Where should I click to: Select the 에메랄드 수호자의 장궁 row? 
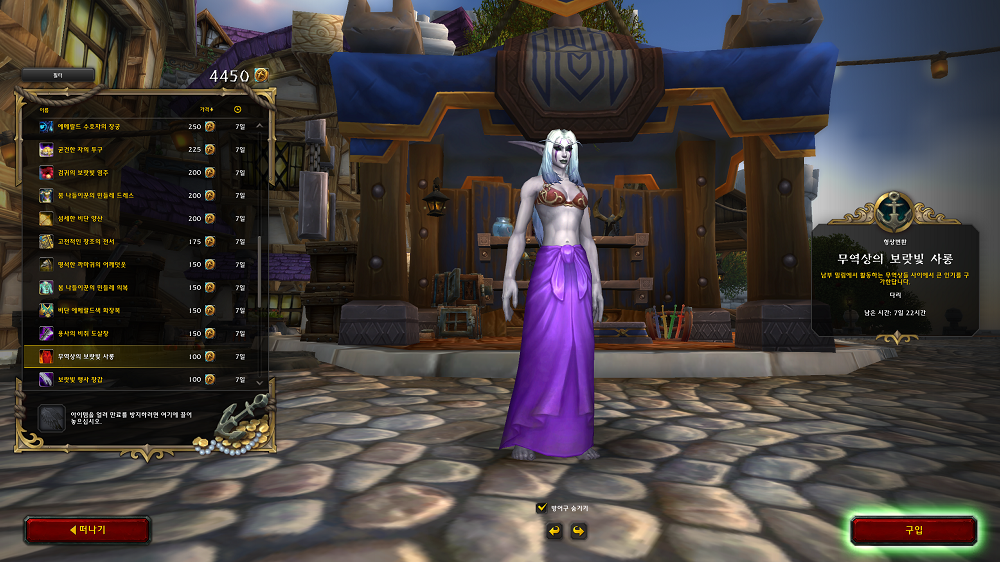(x=140, y=127)
